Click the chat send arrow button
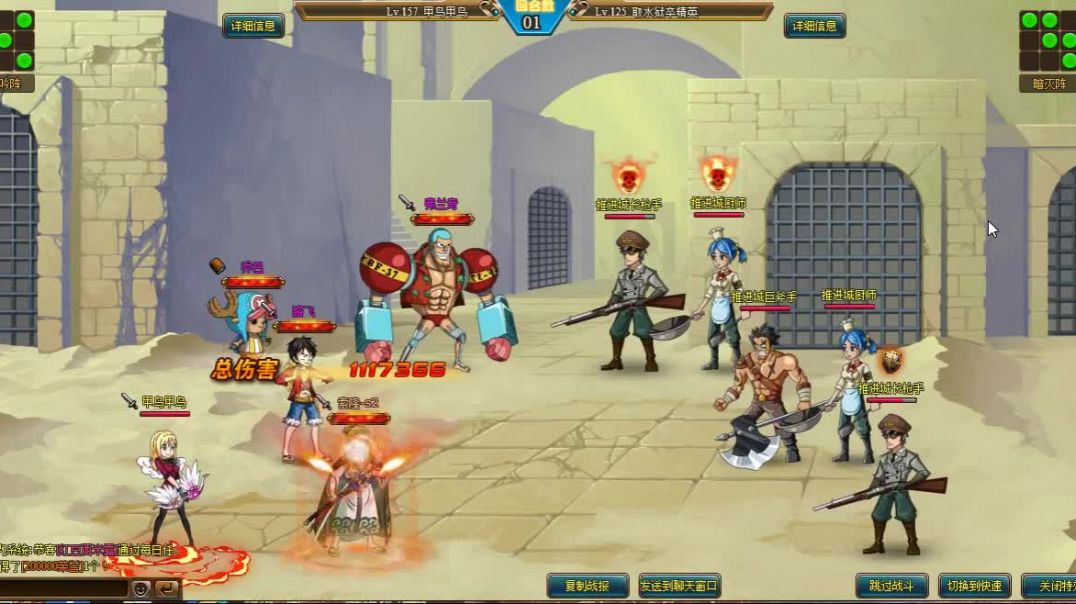The height and width of the screenshot is (604, 1076). coord(167,589)
